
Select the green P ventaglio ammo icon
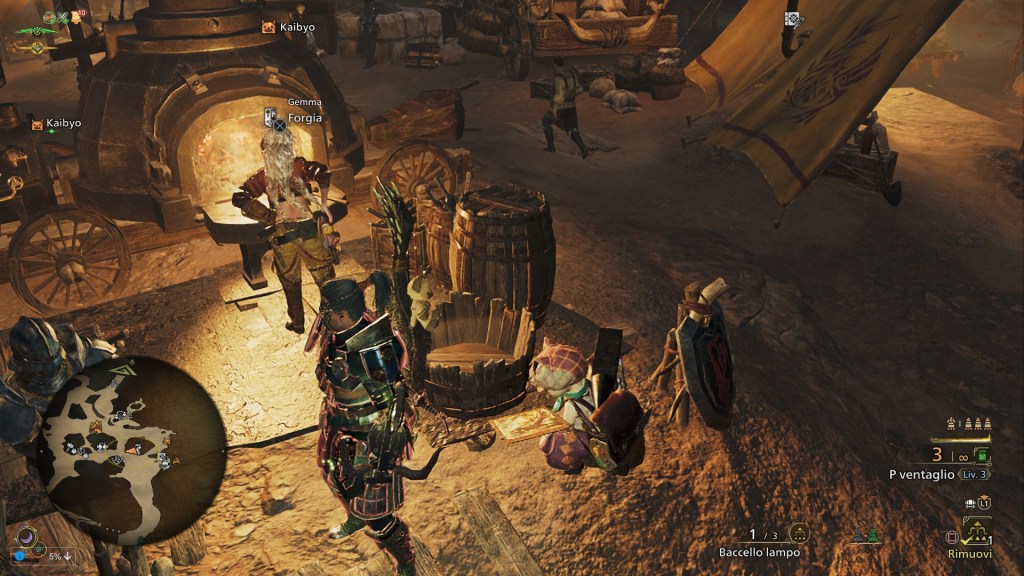pyautogui.click(x=981, y=456)
